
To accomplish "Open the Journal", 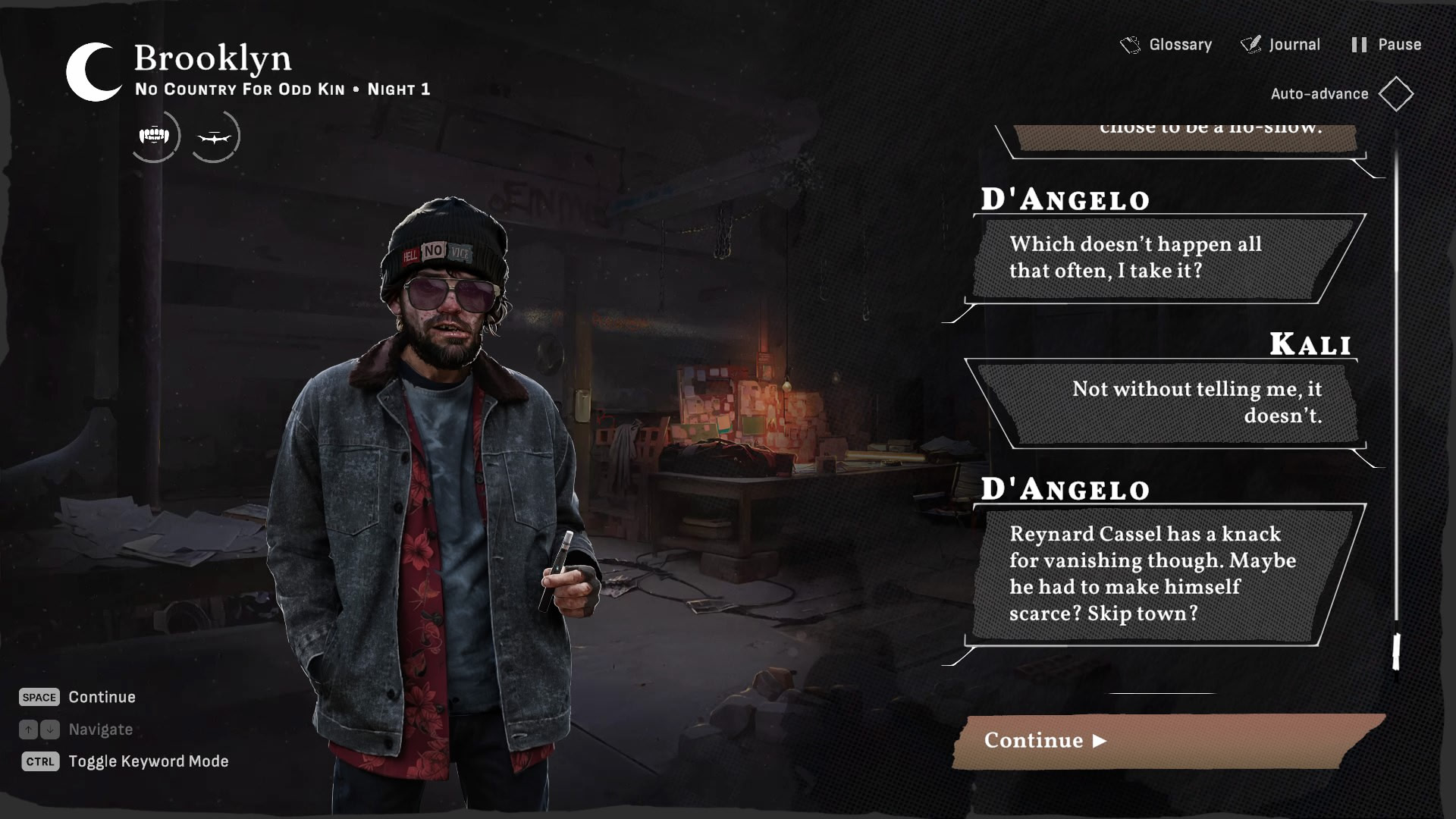I will pos(1281,45).
